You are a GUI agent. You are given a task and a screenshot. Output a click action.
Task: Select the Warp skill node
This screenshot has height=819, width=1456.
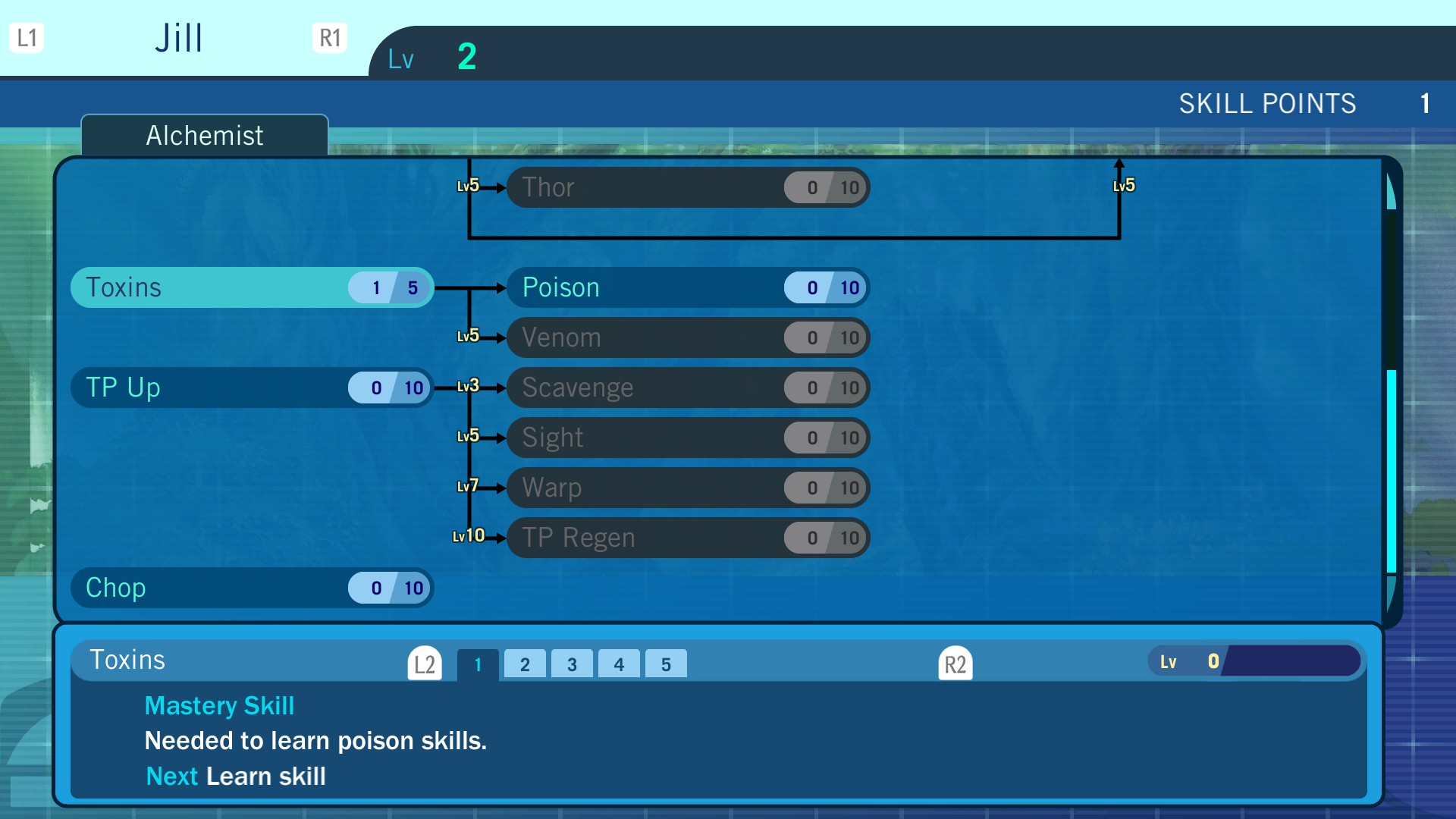point(687,488)
